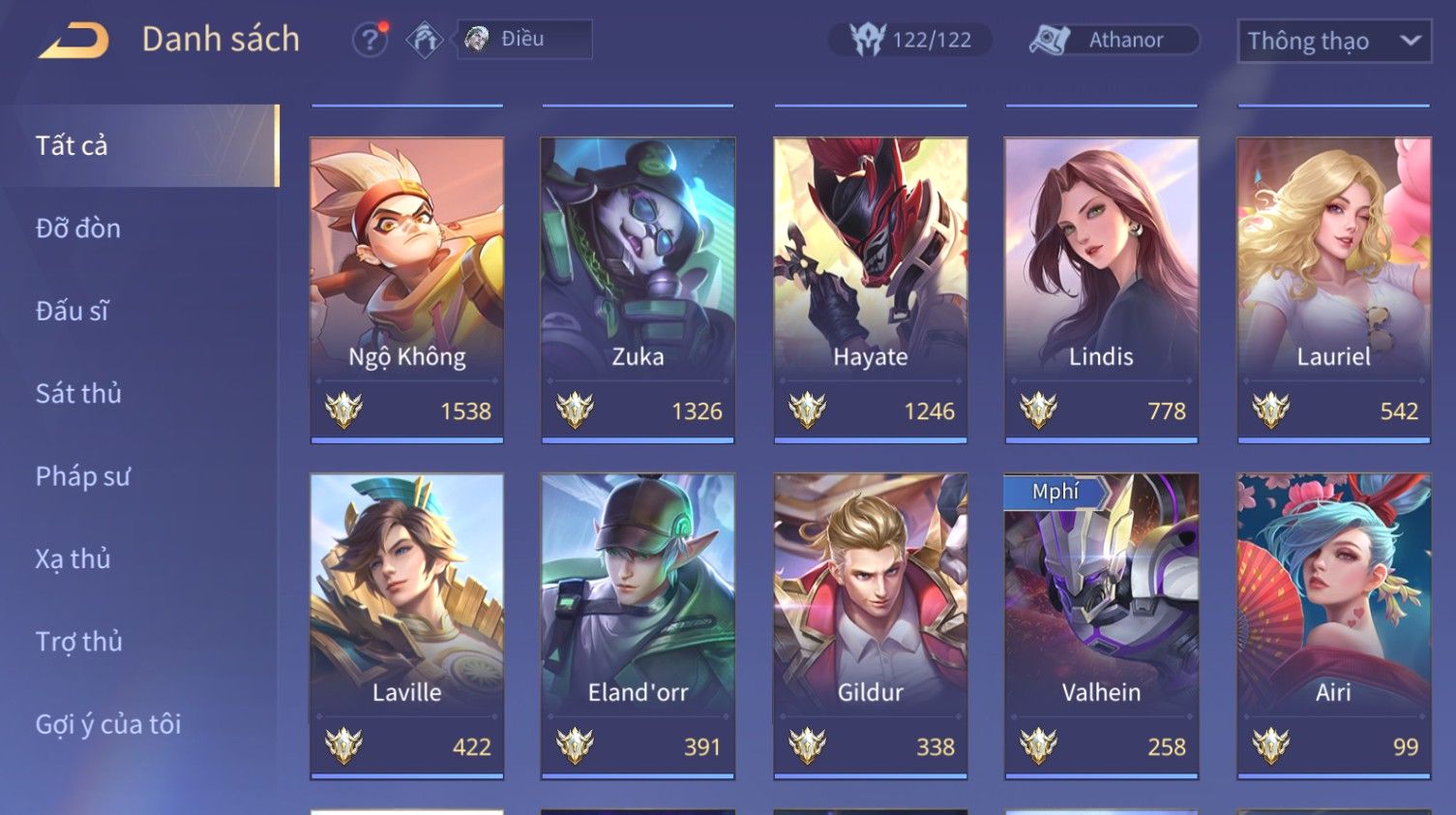1456x815 pixels.
Task: Open the Zuka hero card
Action: coord(638,288)
